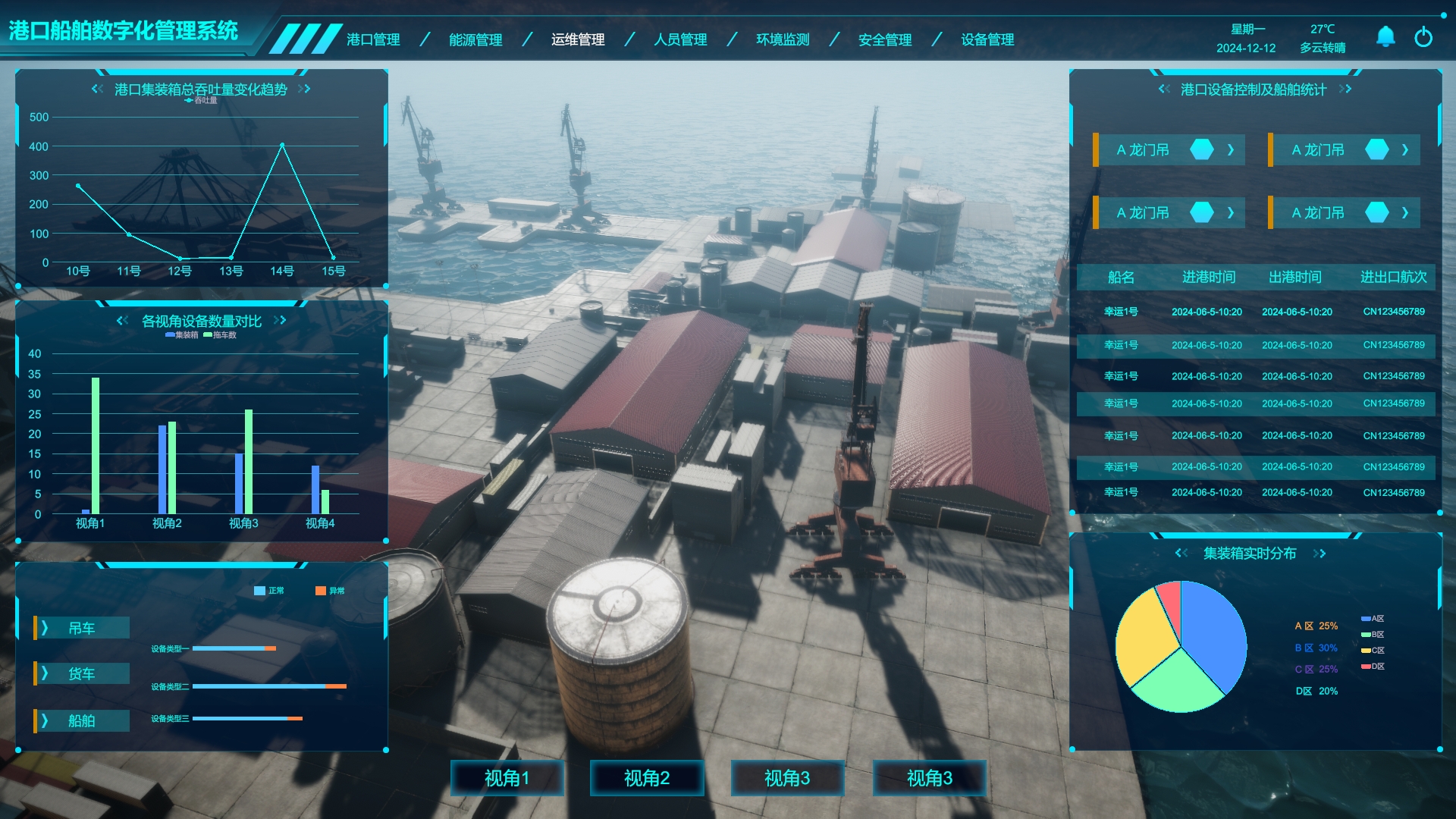Switch camera to 视角1
The height and width of the screenshot is (819, 1456).
(x=507, y=778)
